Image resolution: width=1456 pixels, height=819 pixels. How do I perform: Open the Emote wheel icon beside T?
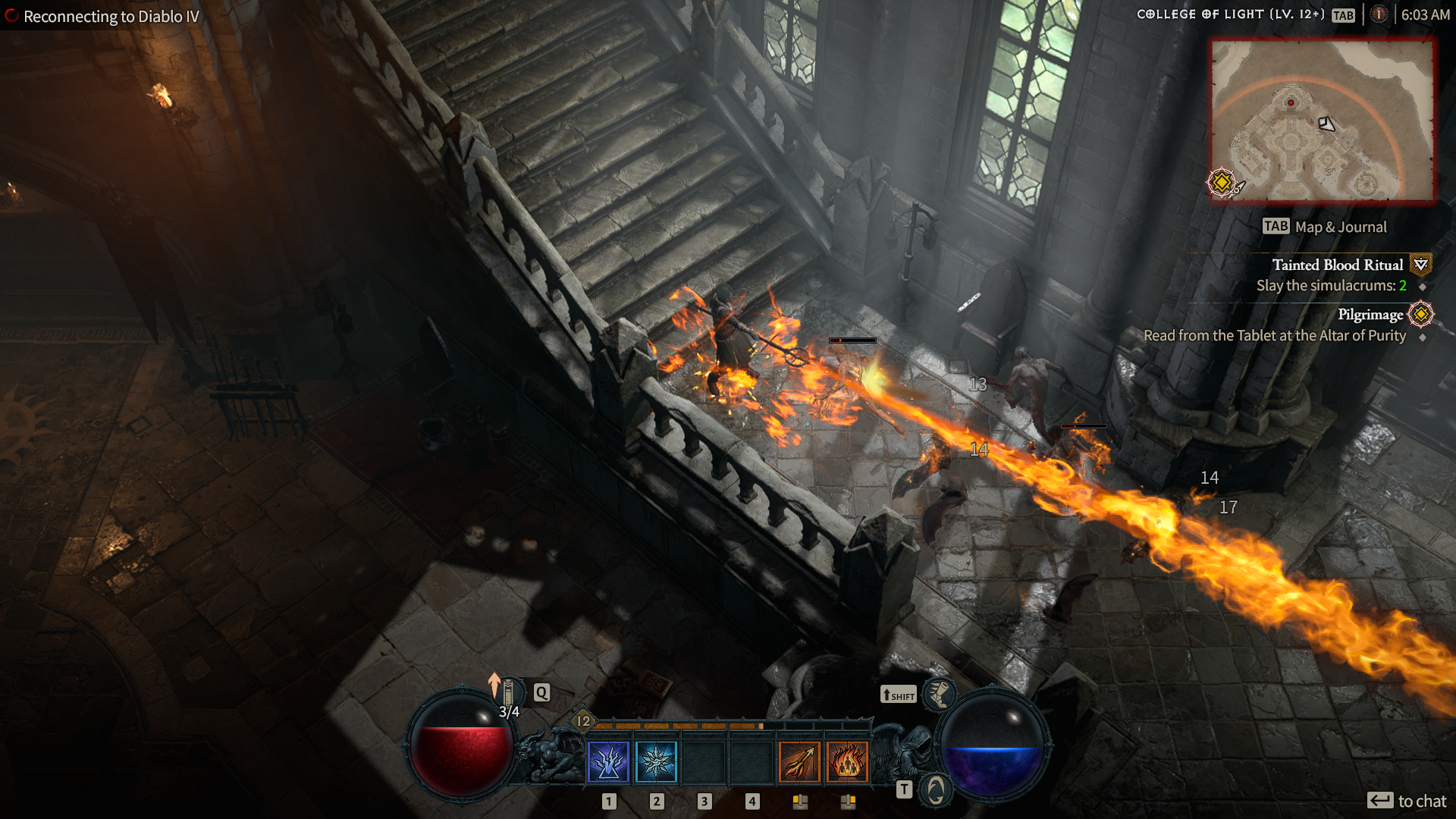936,789
